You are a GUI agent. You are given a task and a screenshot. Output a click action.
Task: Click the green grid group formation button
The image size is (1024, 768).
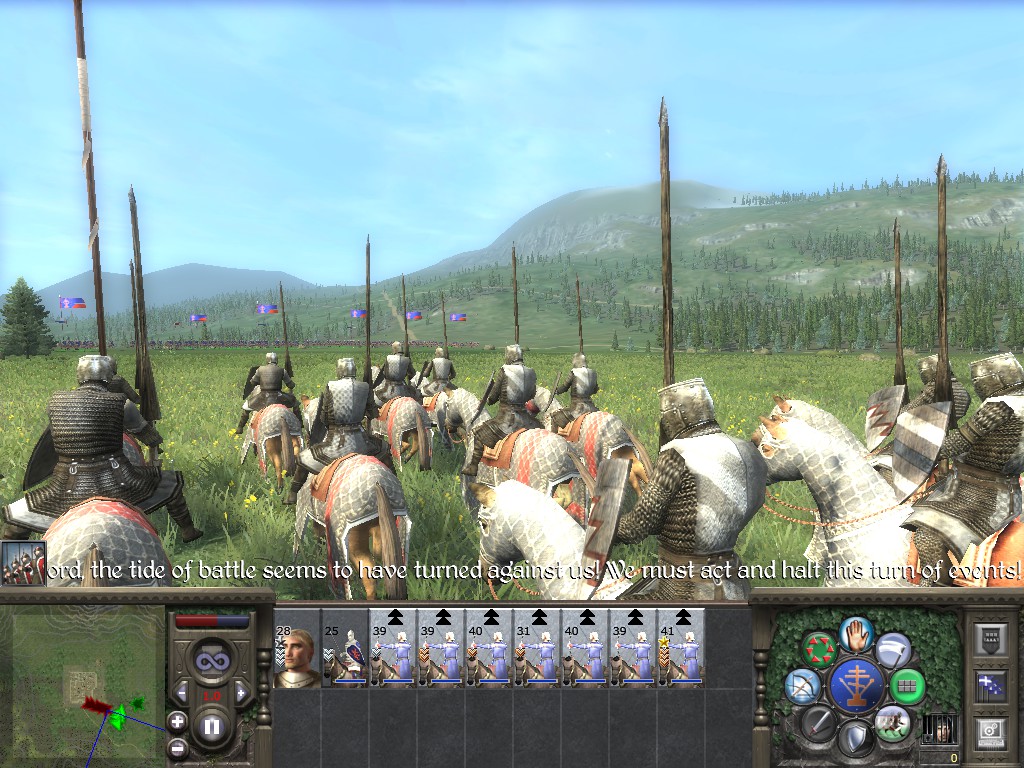tap(908, 686)
